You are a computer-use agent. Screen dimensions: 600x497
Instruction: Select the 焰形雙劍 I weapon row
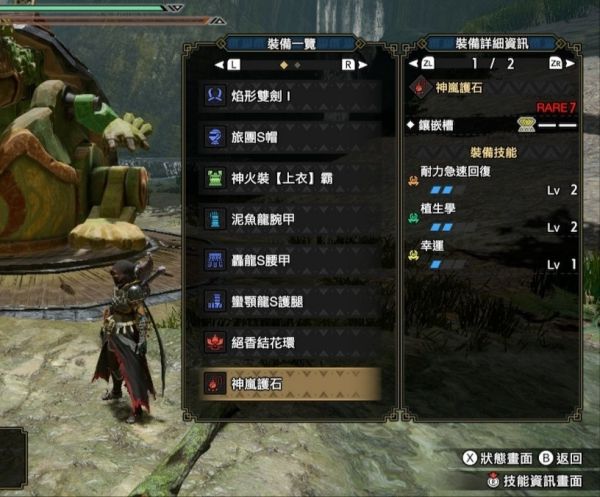(x=290, y=97)
